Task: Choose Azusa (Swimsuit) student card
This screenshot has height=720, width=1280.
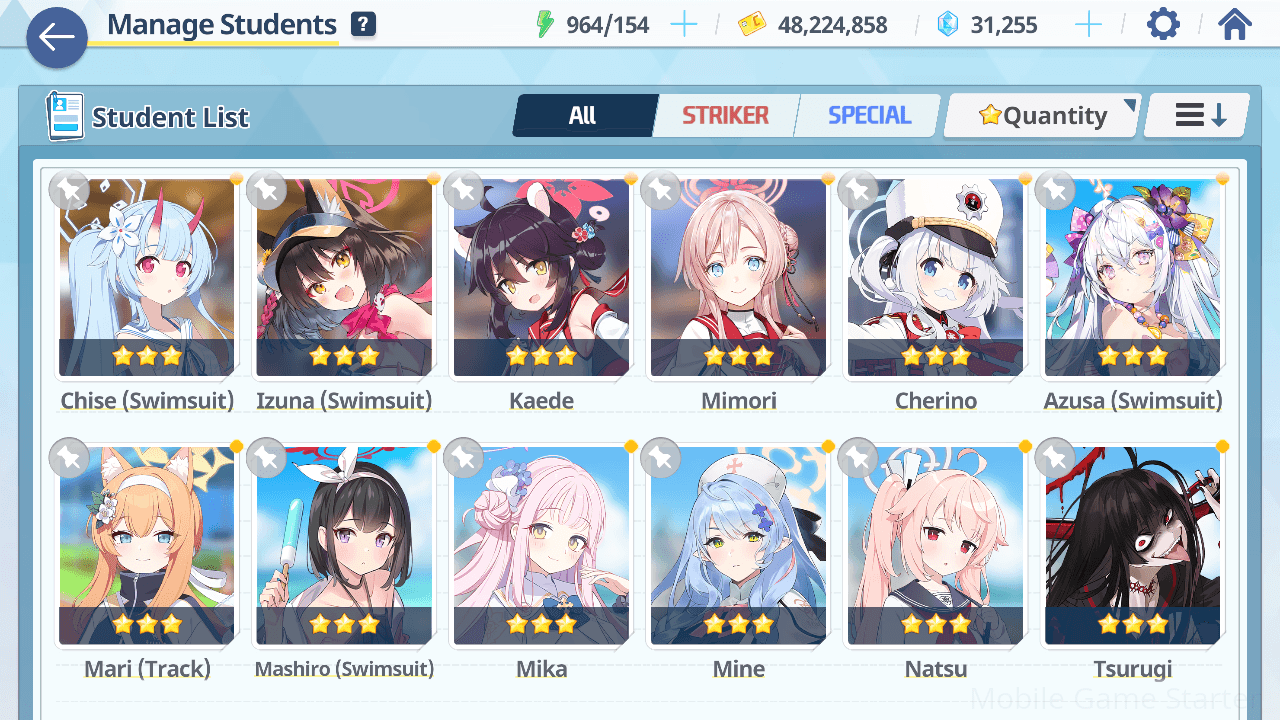Action: pos(1132,278)
